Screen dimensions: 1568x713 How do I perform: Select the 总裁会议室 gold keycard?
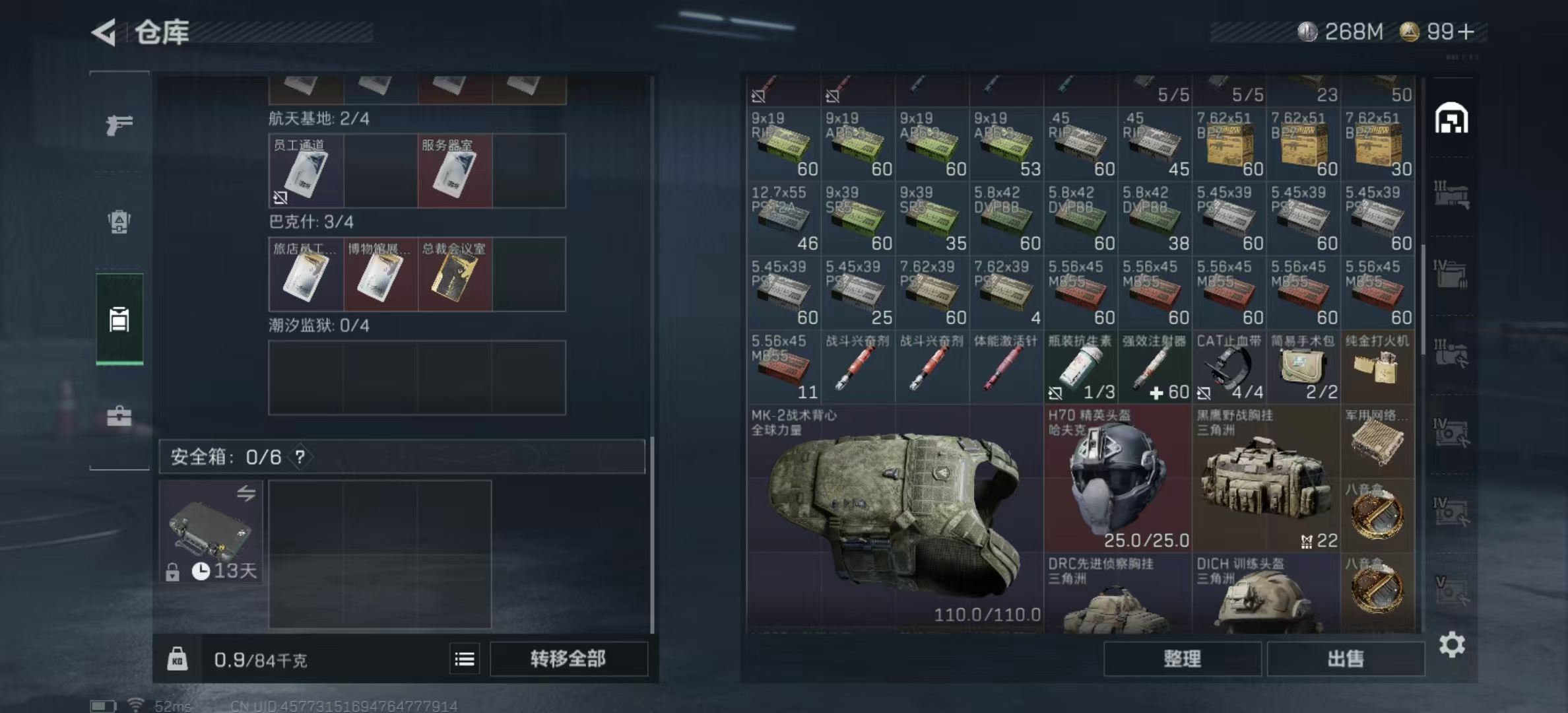tap(455, 275)
